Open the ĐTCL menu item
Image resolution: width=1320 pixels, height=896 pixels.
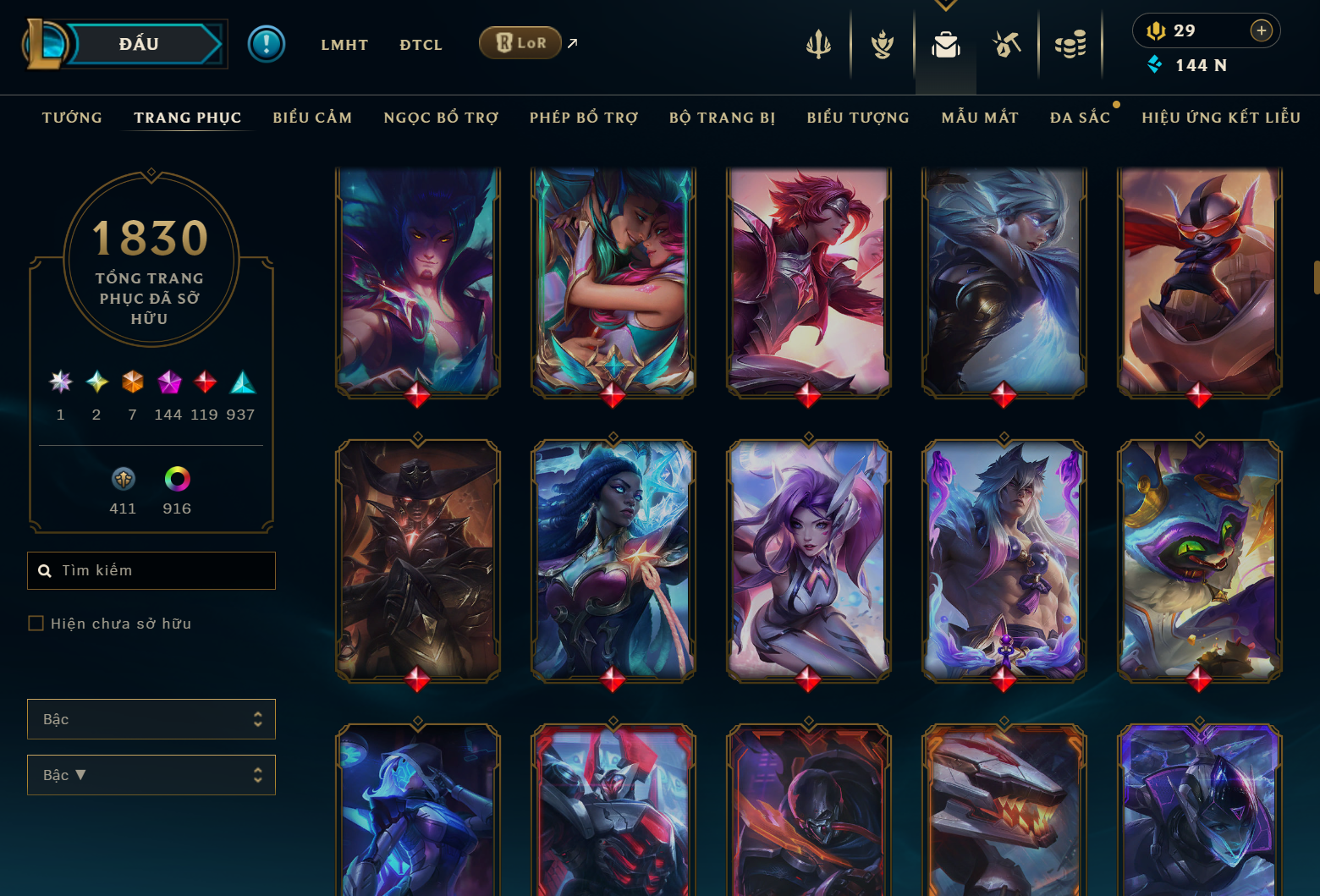(421, 44)
